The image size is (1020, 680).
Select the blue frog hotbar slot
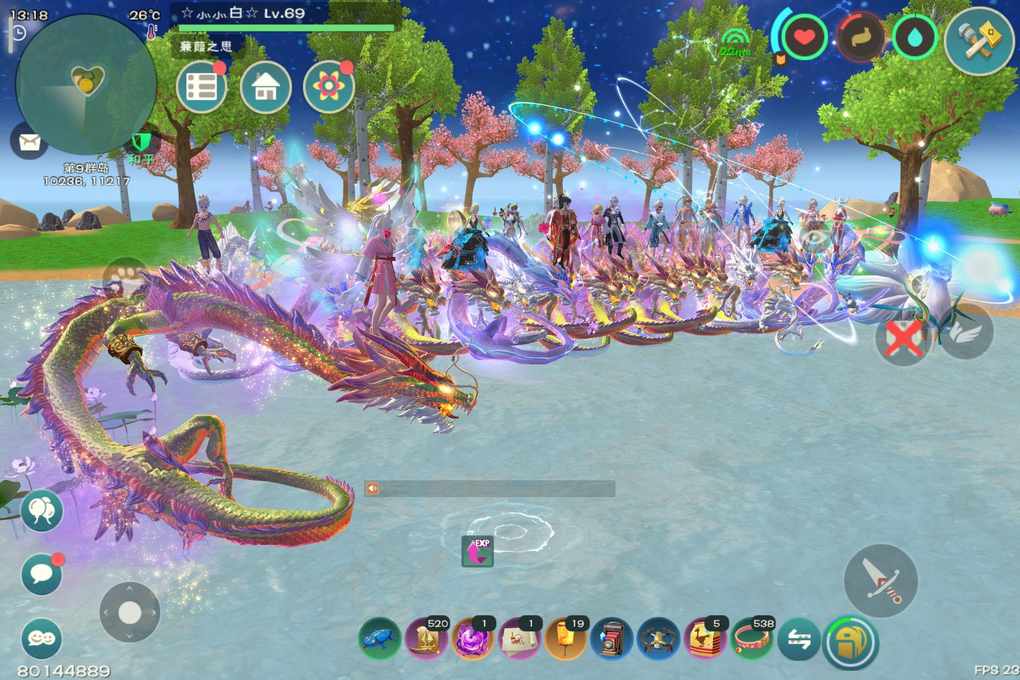coord(379,639)
